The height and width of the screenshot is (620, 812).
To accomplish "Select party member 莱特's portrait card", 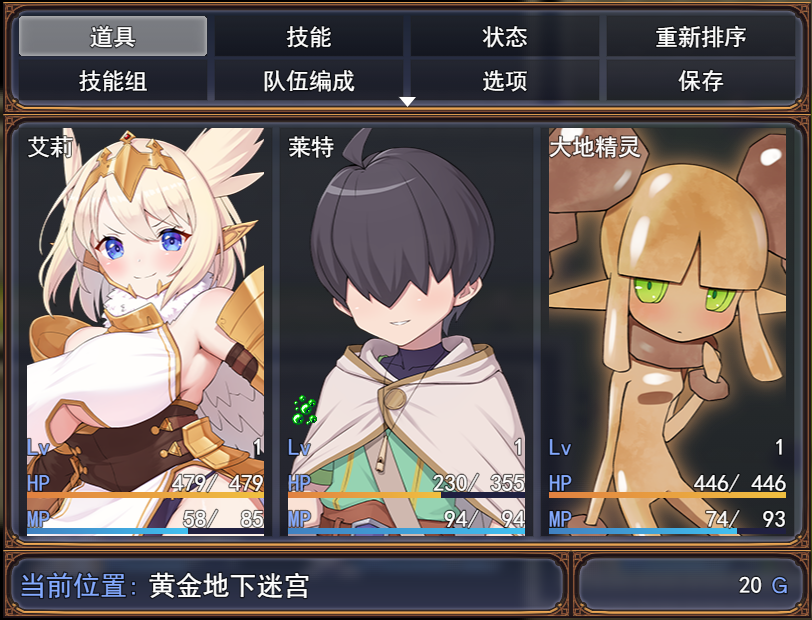I will 406,330.
